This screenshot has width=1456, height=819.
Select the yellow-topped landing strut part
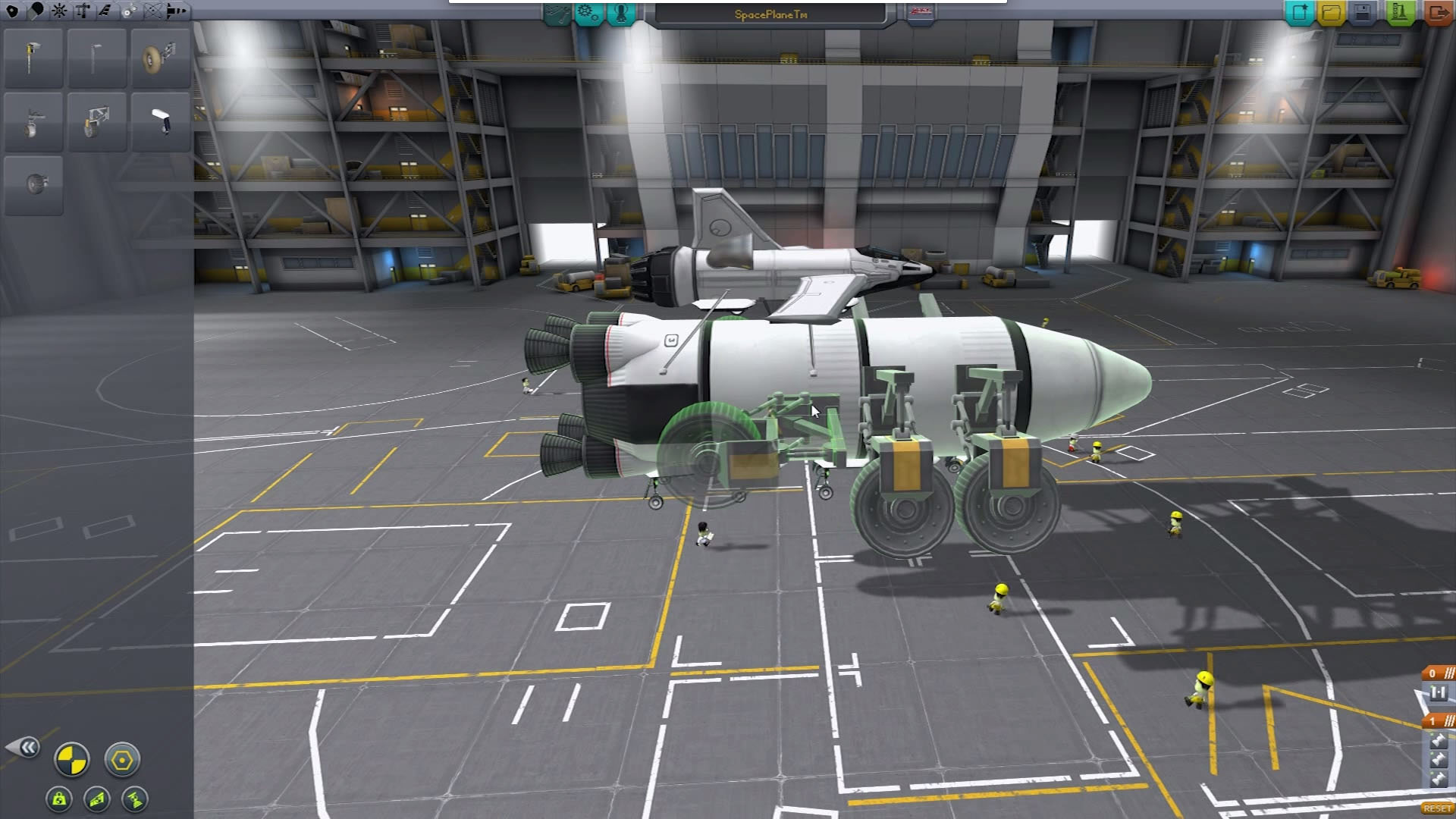[x=33, y=58]
